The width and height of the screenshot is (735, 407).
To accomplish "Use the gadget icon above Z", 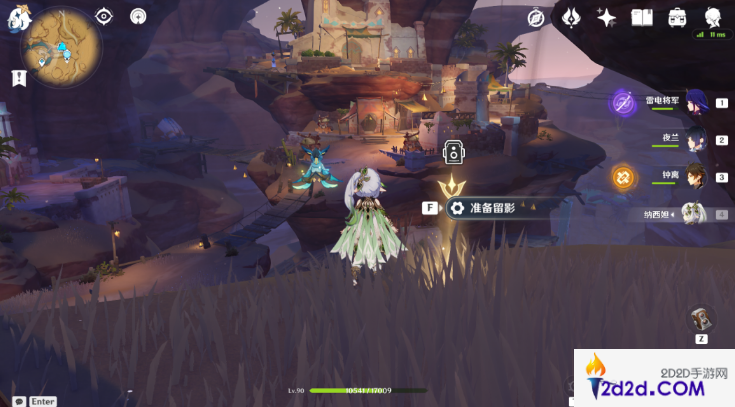I will [703, 319].
